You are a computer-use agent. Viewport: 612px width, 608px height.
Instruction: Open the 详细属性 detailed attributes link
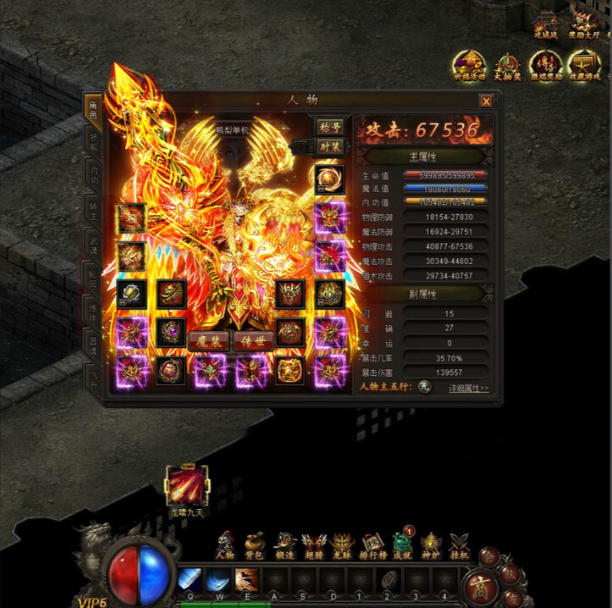coord(468,388)
